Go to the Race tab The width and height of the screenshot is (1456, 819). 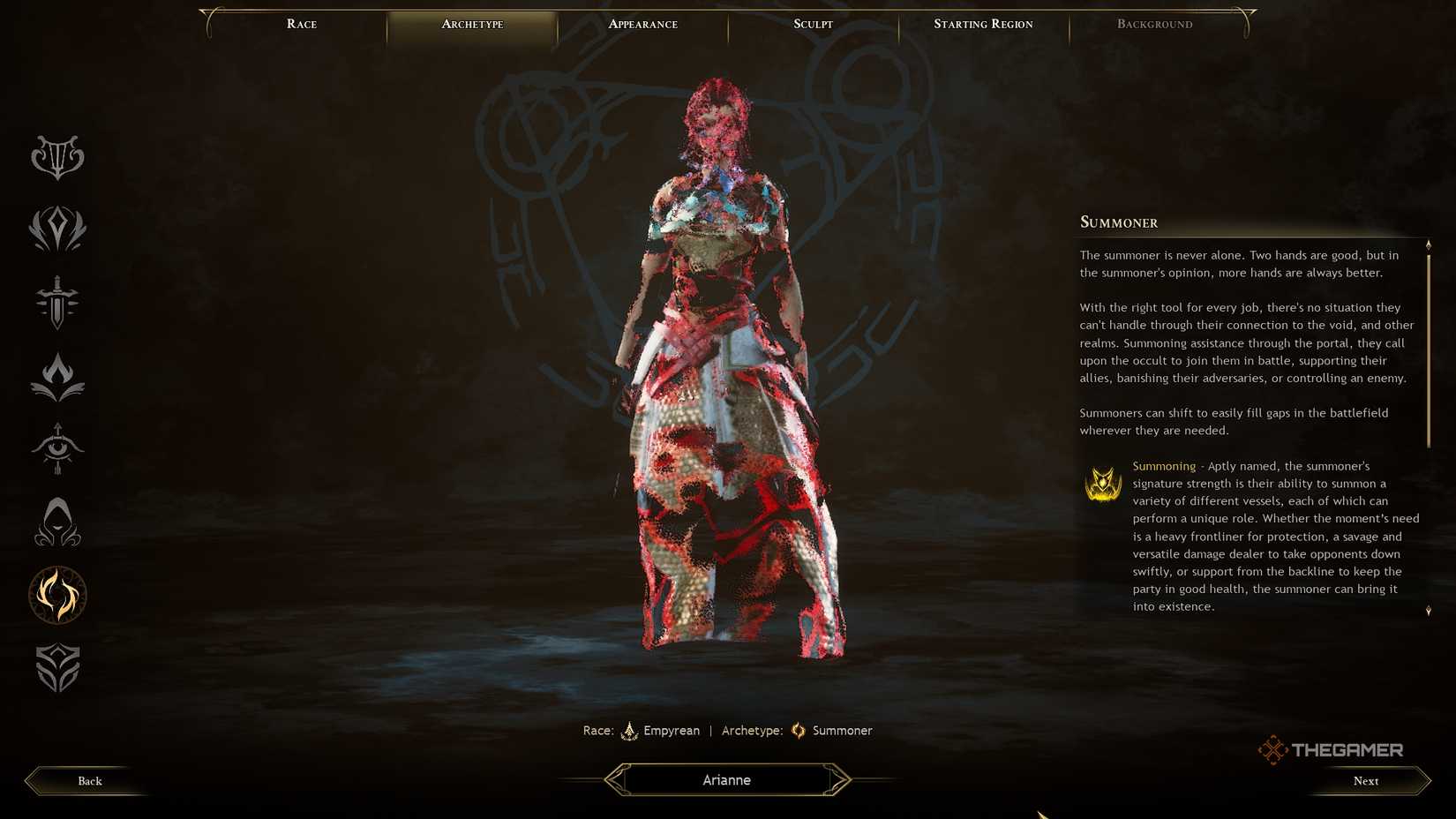pyautogui.click(x=301, y=24)
